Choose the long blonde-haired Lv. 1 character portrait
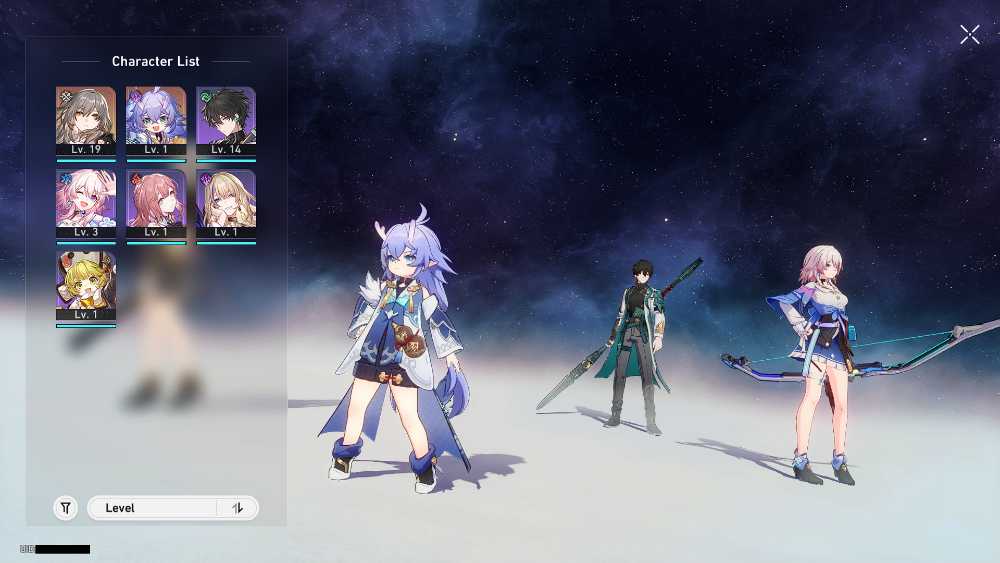Screen dimensions: 1000x563 point(226,203)
